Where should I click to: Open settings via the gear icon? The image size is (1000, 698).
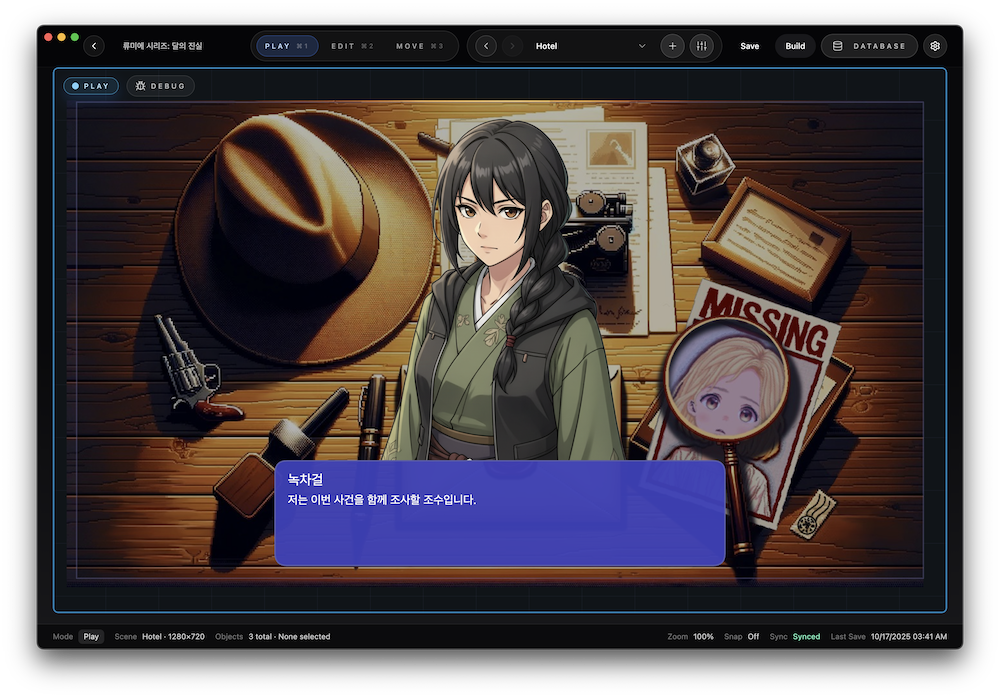(x=934, y=46)
